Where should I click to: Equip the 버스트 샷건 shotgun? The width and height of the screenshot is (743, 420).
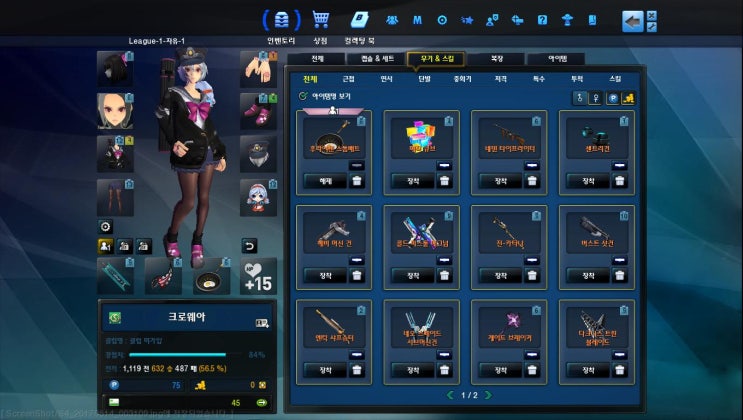tap(588, 276)
